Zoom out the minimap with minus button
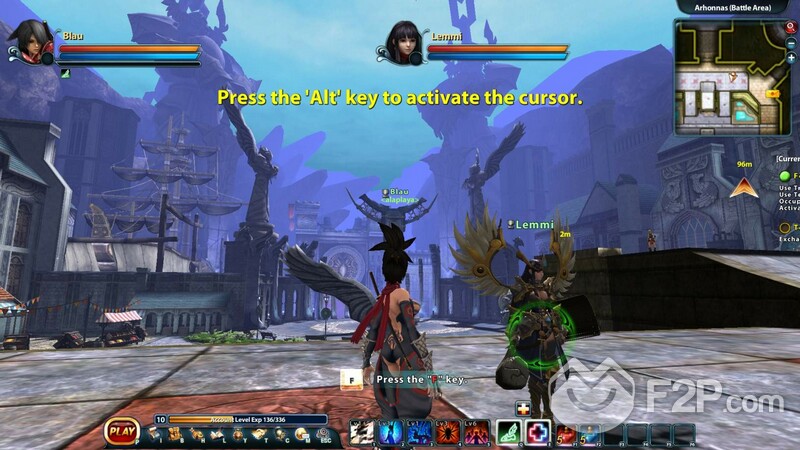 (x=791, y=43)
